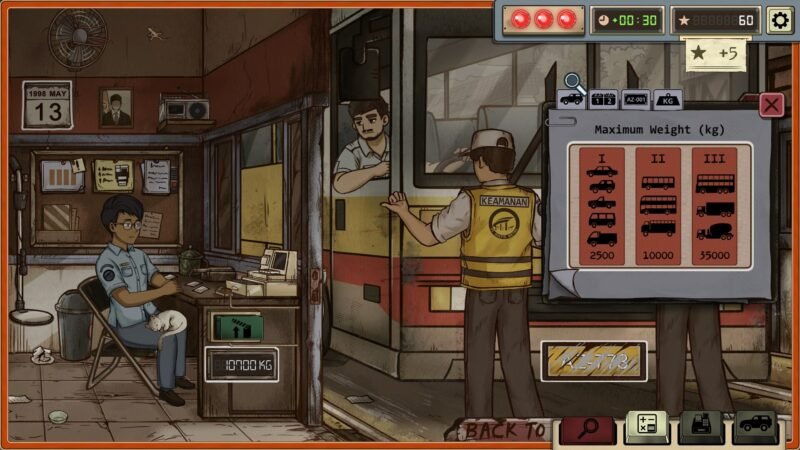The height and width of the screenshot is (450, 800).
Task: Open the passenger count tab
Action: pos(603,99)
